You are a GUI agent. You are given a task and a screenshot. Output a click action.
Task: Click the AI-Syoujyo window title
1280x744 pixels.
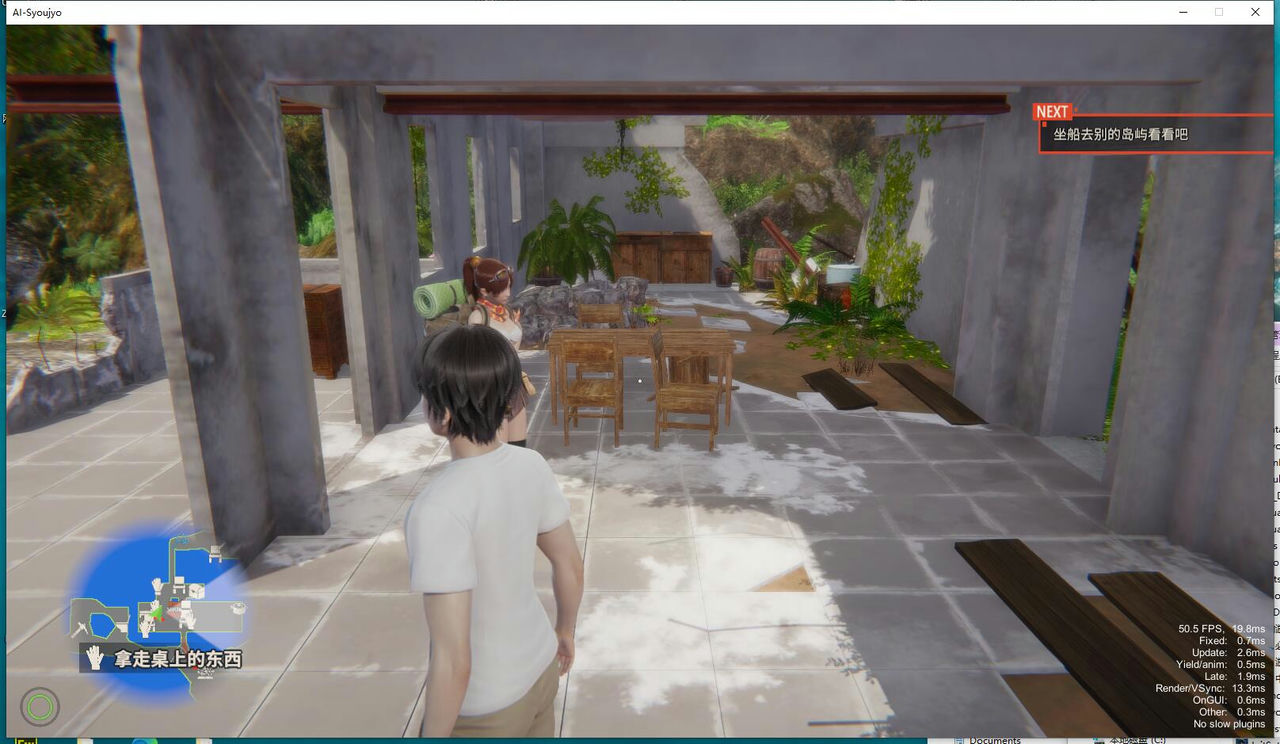pos(35,12)
